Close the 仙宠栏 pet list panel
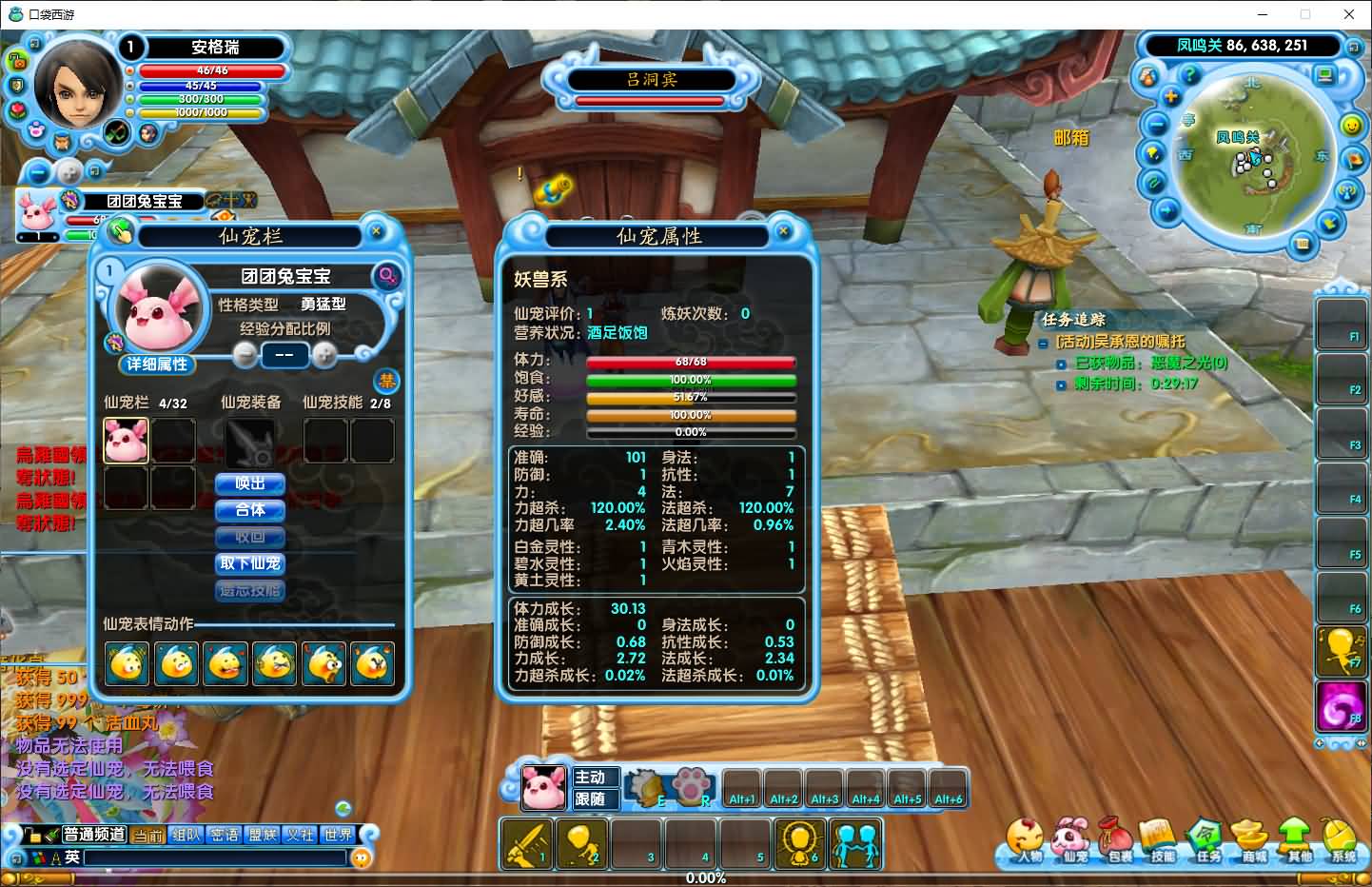 [376, 231]
